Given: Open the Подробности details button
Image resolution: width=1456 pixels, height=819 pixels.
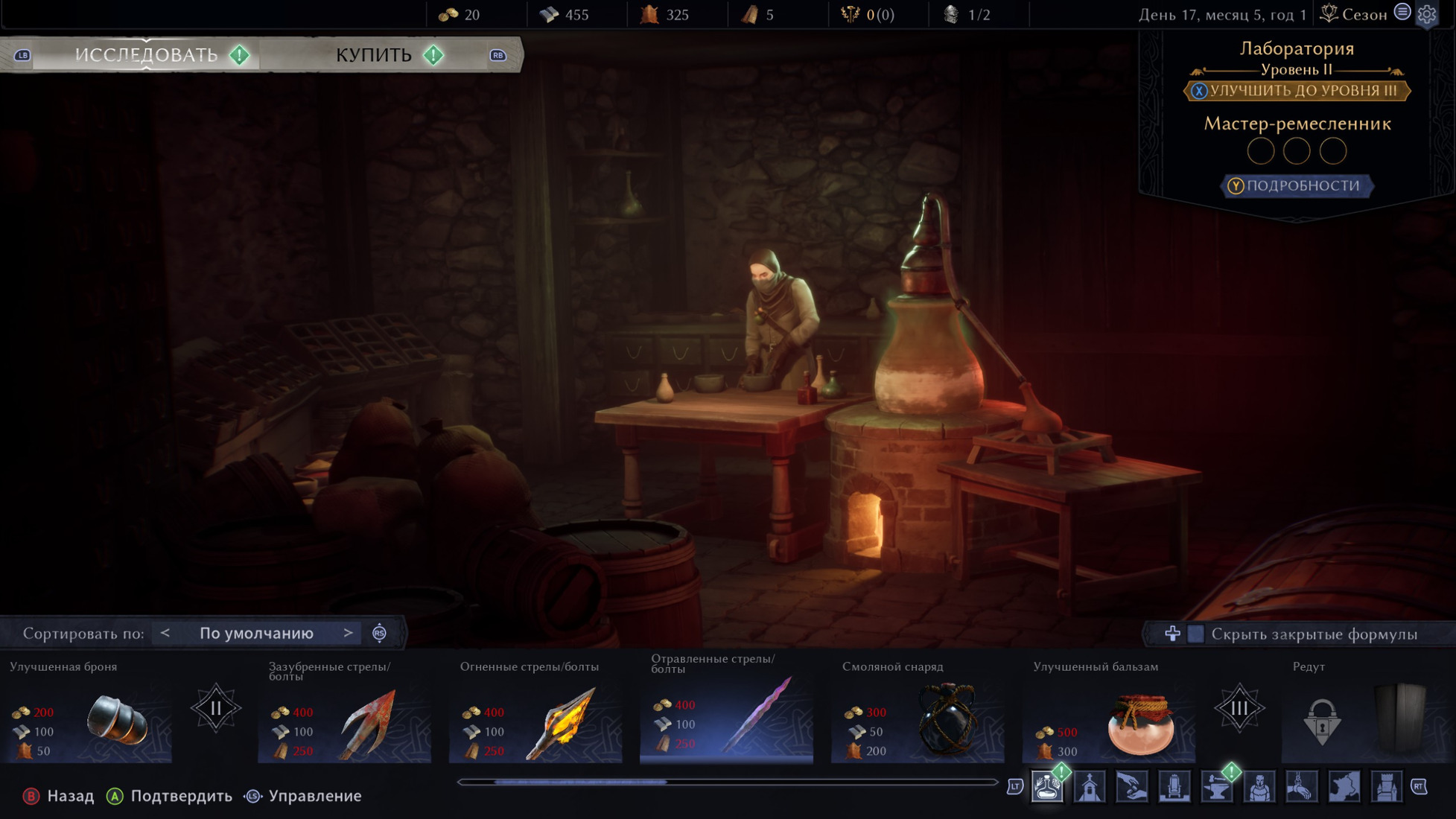Looking at the screenshot, I should pyautogui.click(x=1296, y=186).
